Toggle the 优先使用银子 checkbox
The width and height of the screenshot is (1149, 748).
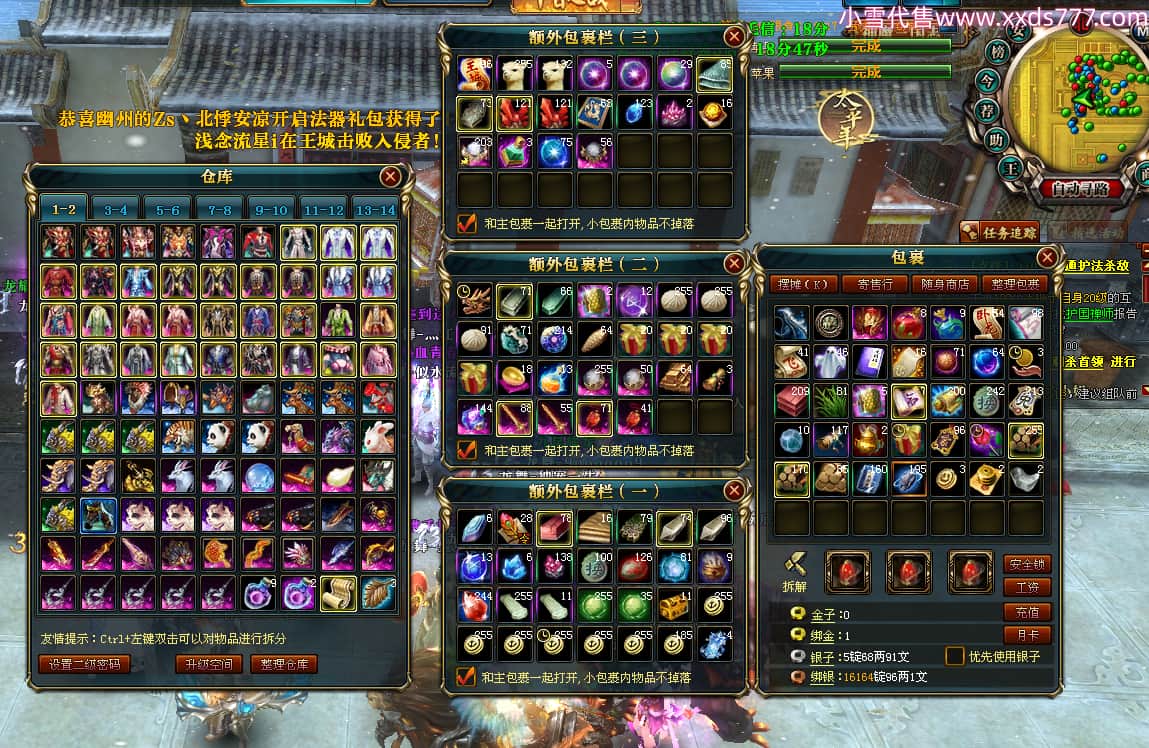(x=954, y=656)
